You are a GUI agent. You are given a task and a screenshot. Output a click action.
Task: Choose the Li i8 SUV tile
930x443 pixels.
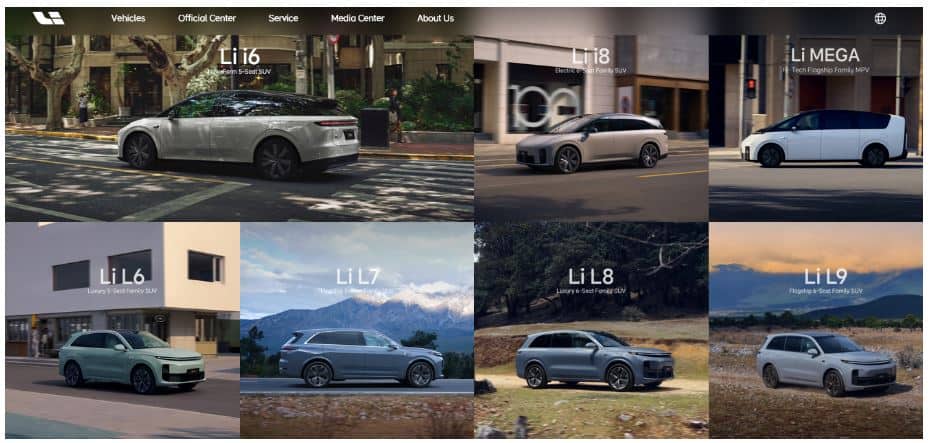[x=591, y=130]
